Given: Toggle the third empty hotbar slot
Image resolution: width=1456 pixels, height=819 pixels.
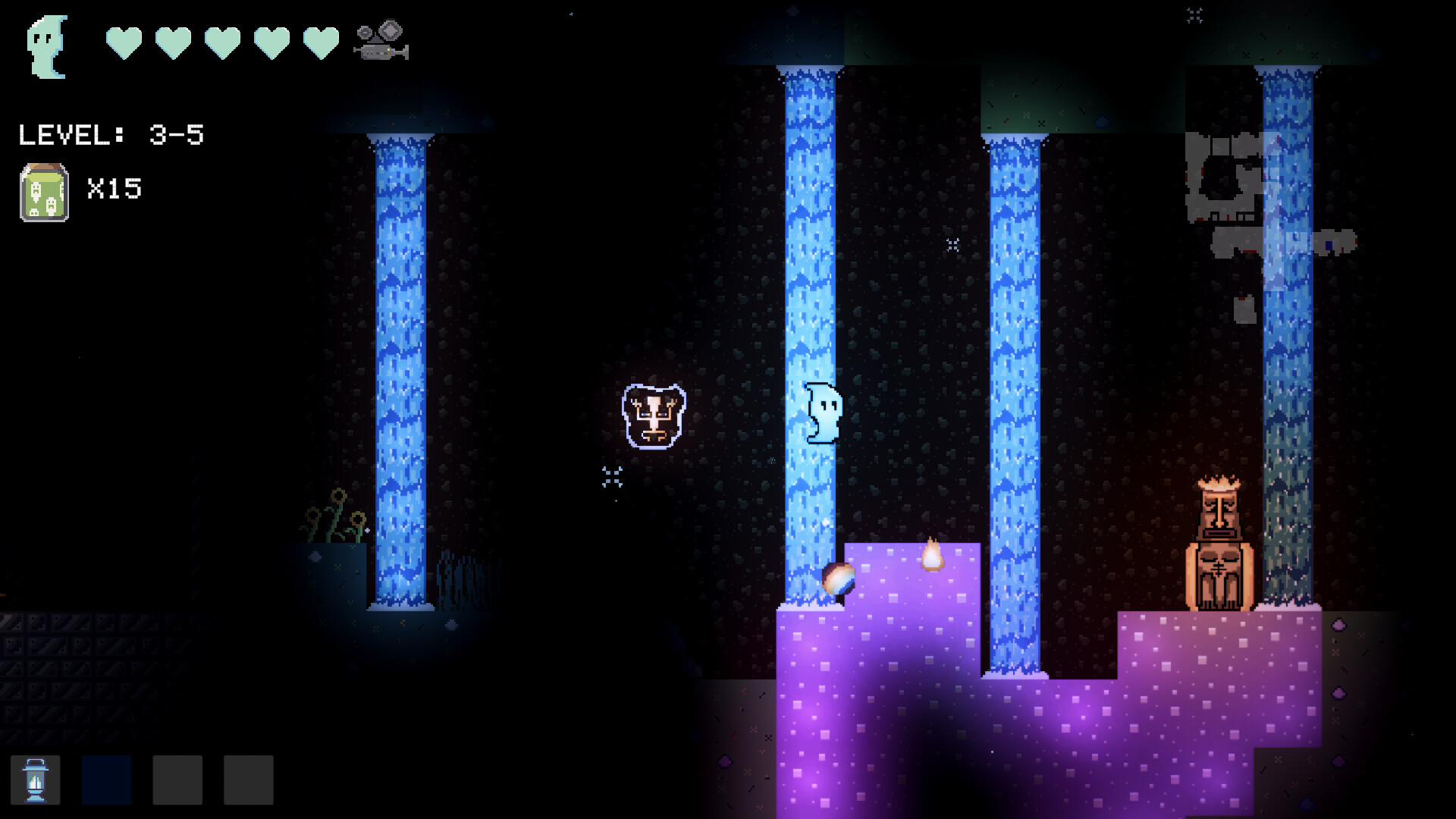Looking at the screenshot, I should [x=177, y=780].
